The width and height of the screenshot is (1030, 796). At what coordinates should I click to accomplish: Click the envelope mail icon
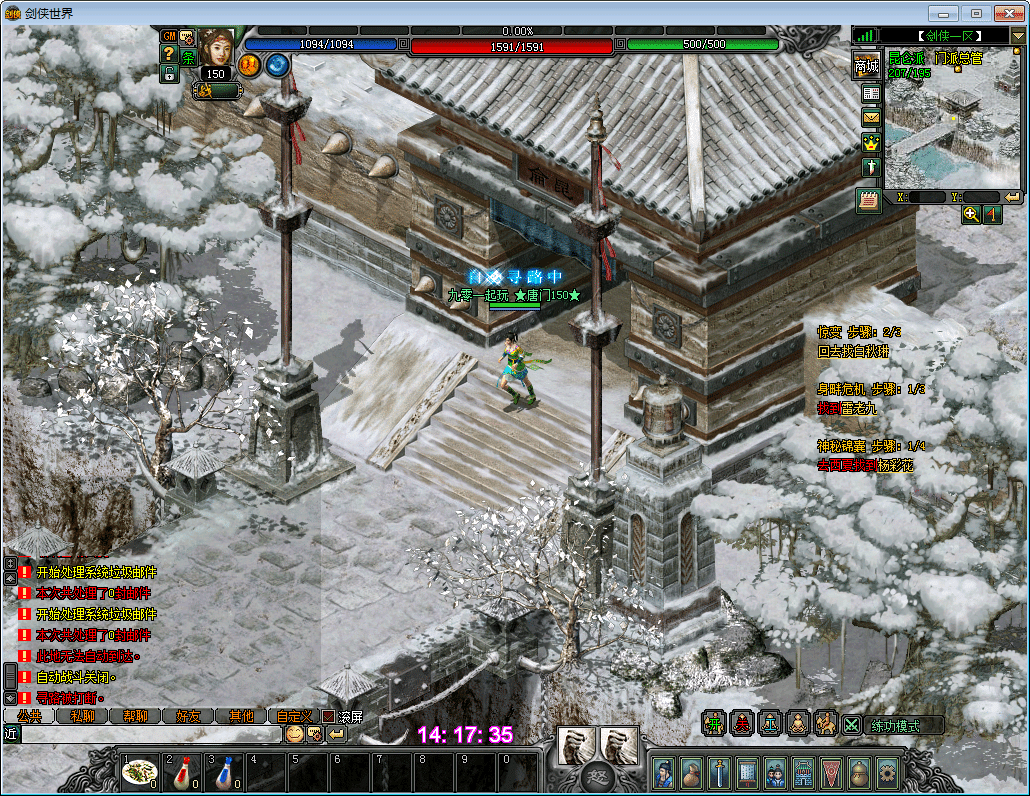(x=871, y=118)
